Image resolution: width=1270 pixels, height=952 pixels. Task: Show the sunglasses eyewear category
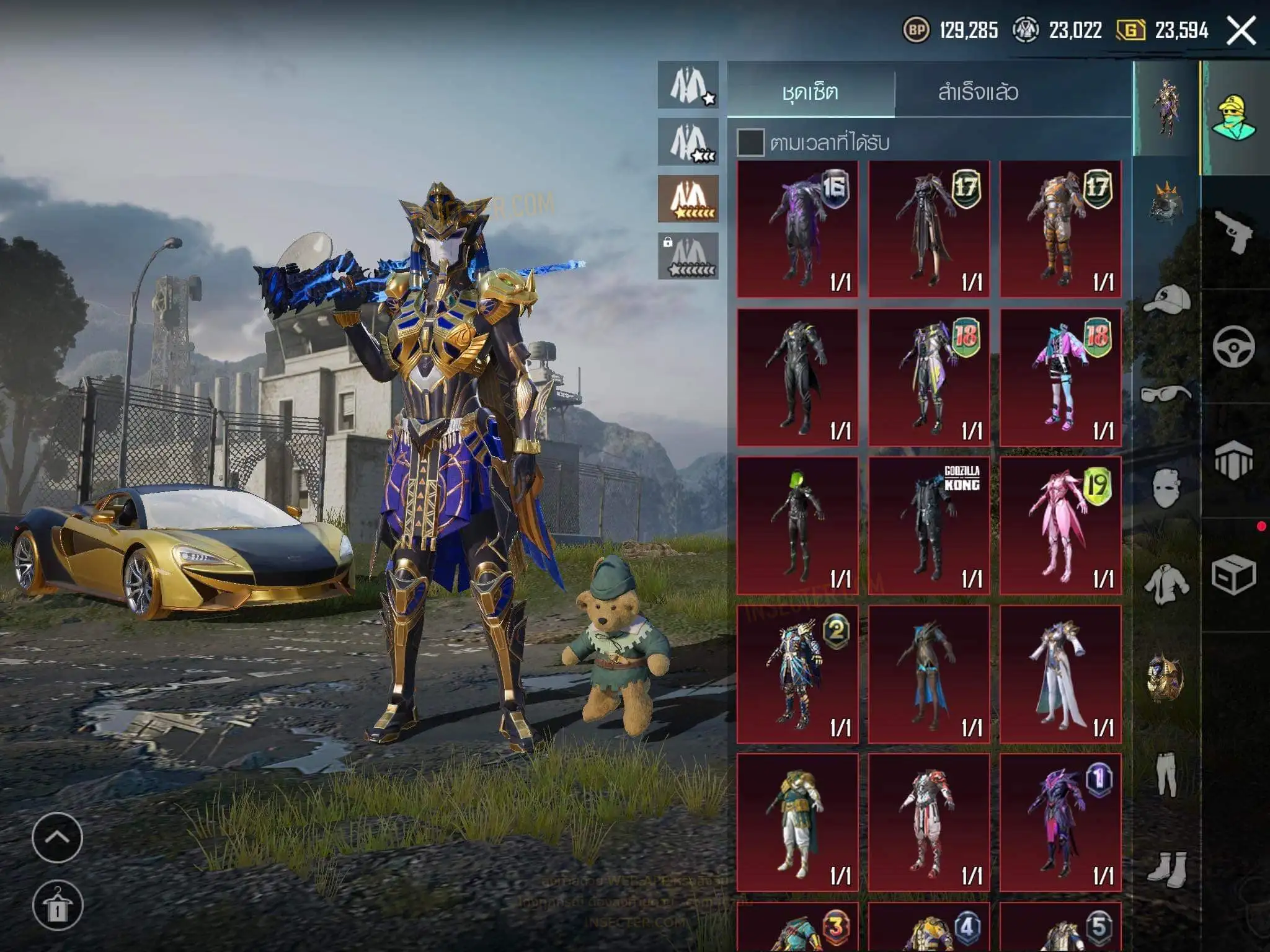point(1166,394)
